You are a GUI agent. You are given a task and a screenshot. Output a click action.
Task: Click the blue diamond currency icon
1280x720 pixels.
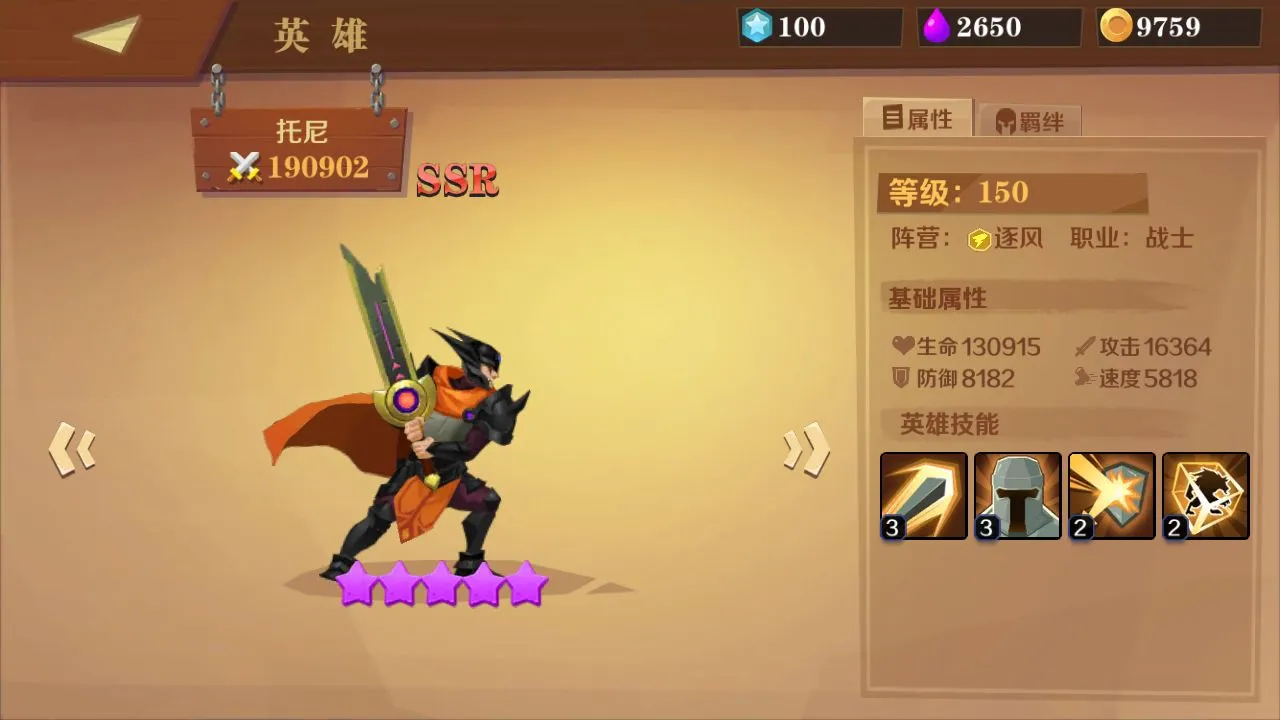pyautogui.click(x=757, y=27)
